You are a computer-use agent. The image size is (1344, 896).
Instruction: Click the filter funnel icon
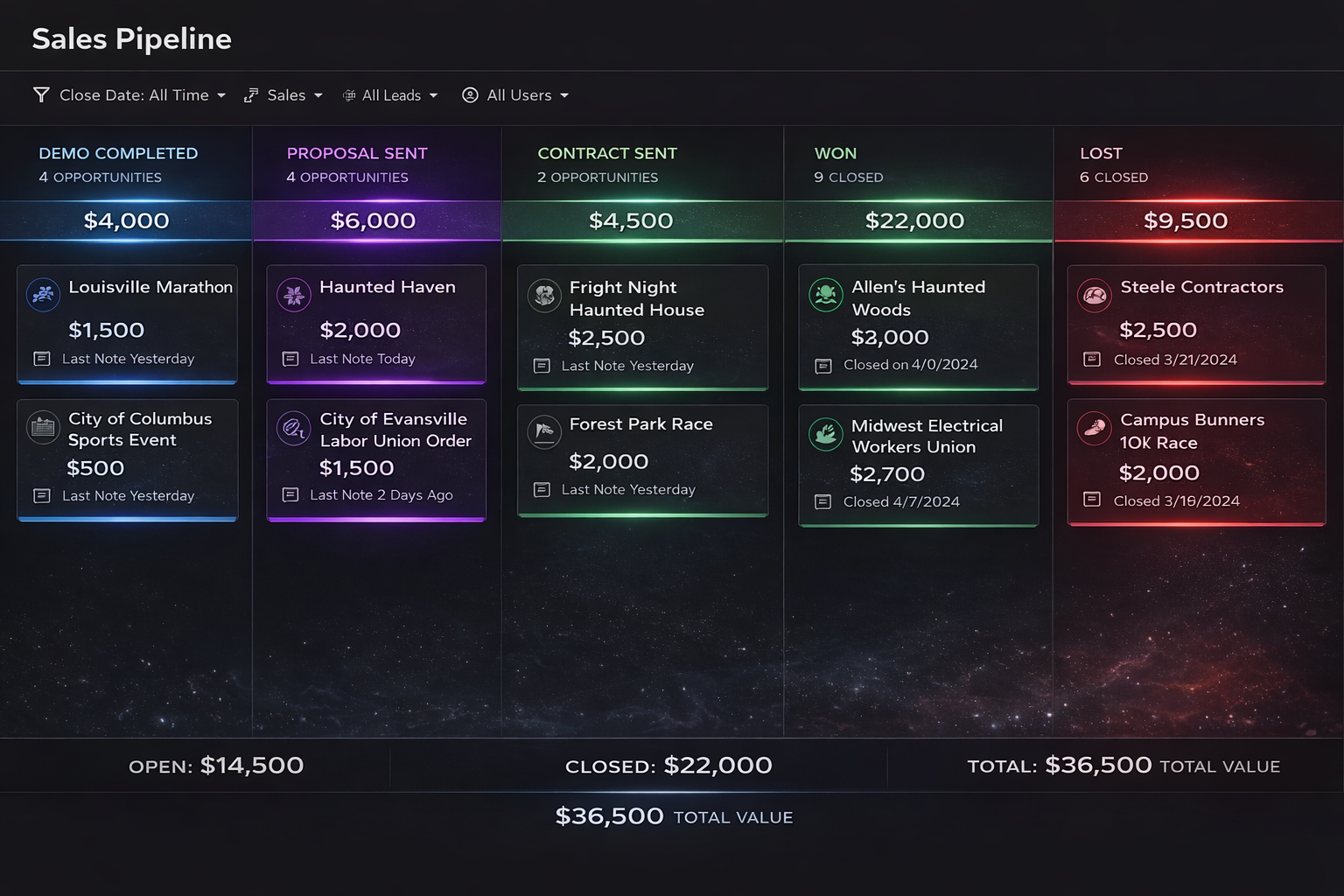[x=40, y=94]
